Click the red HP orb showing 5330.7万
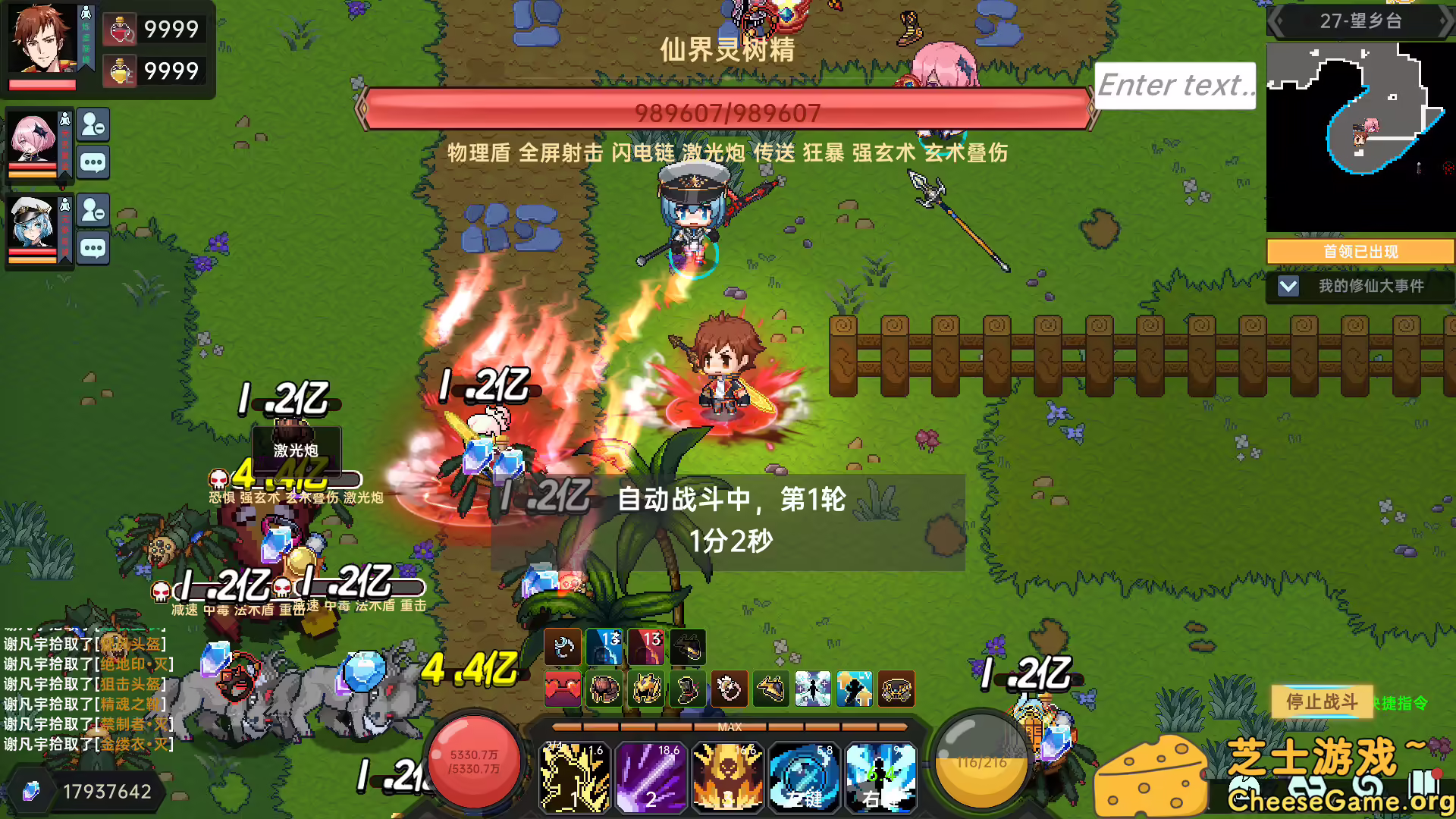 click(474, 761)
